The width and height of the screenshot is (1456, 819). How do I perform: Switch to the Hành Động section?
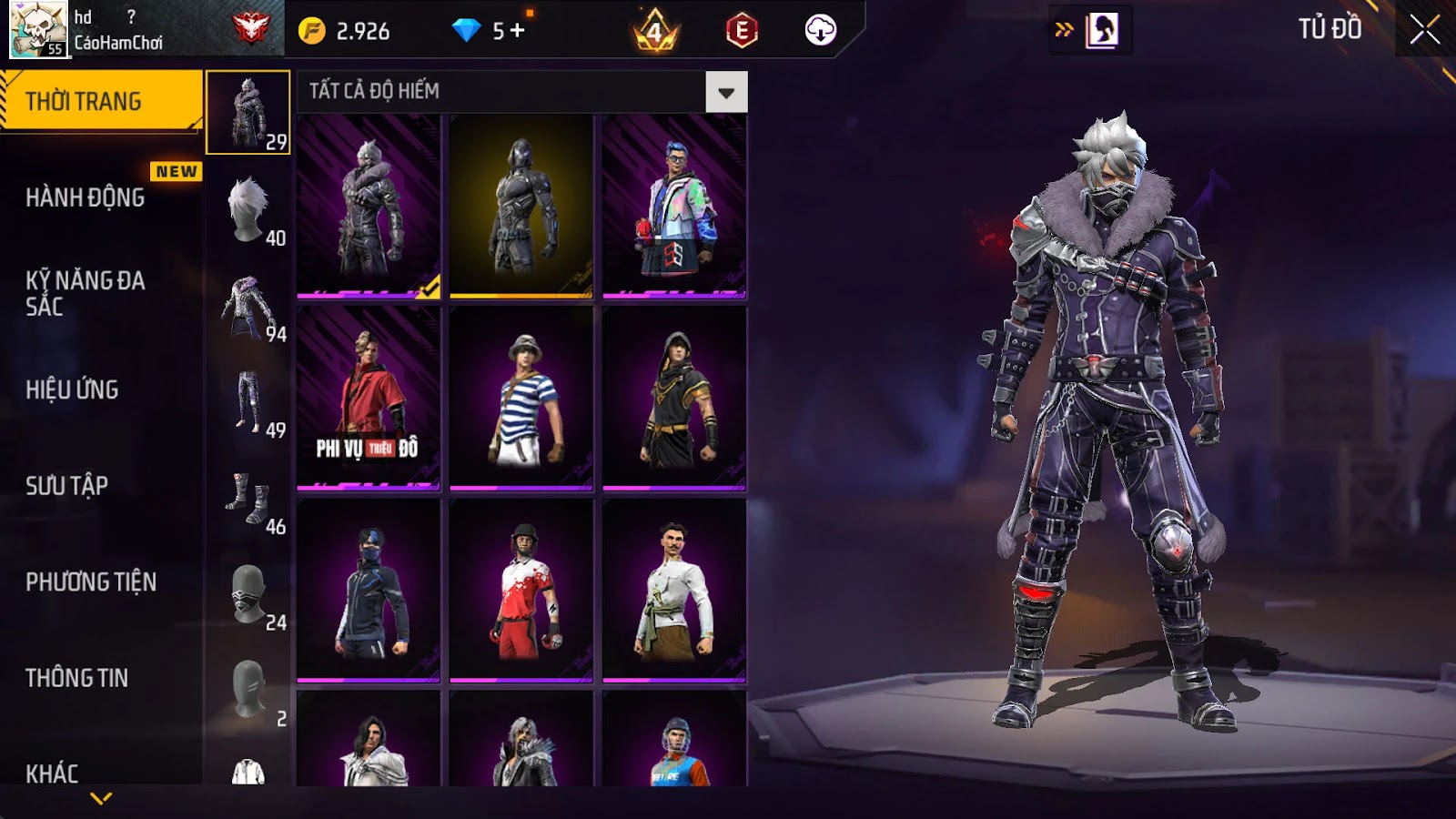point(86,197)
